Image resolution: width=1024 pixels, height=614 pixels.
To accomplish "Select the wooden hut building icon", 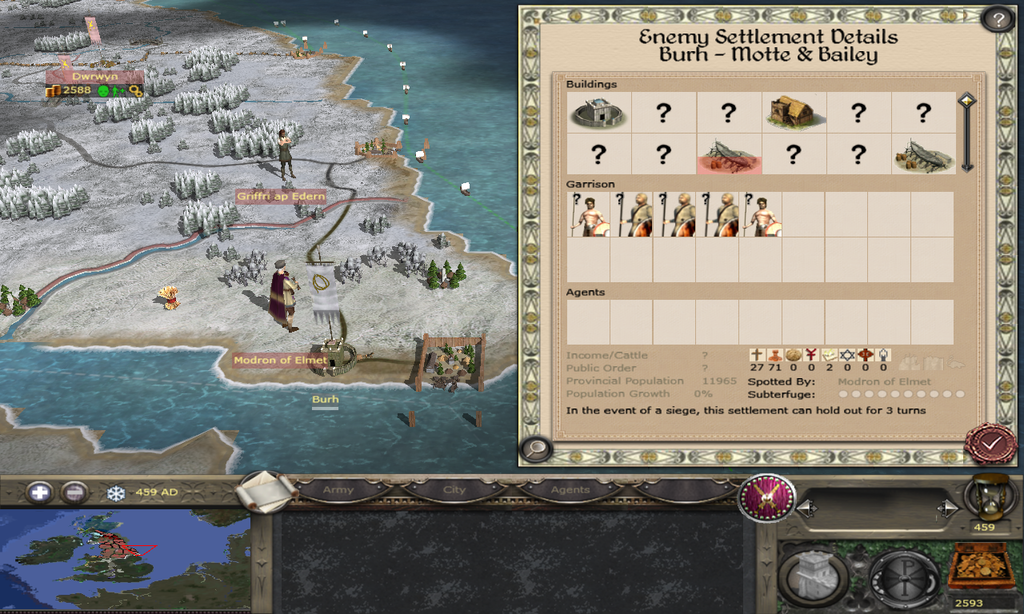I will 792,112.
